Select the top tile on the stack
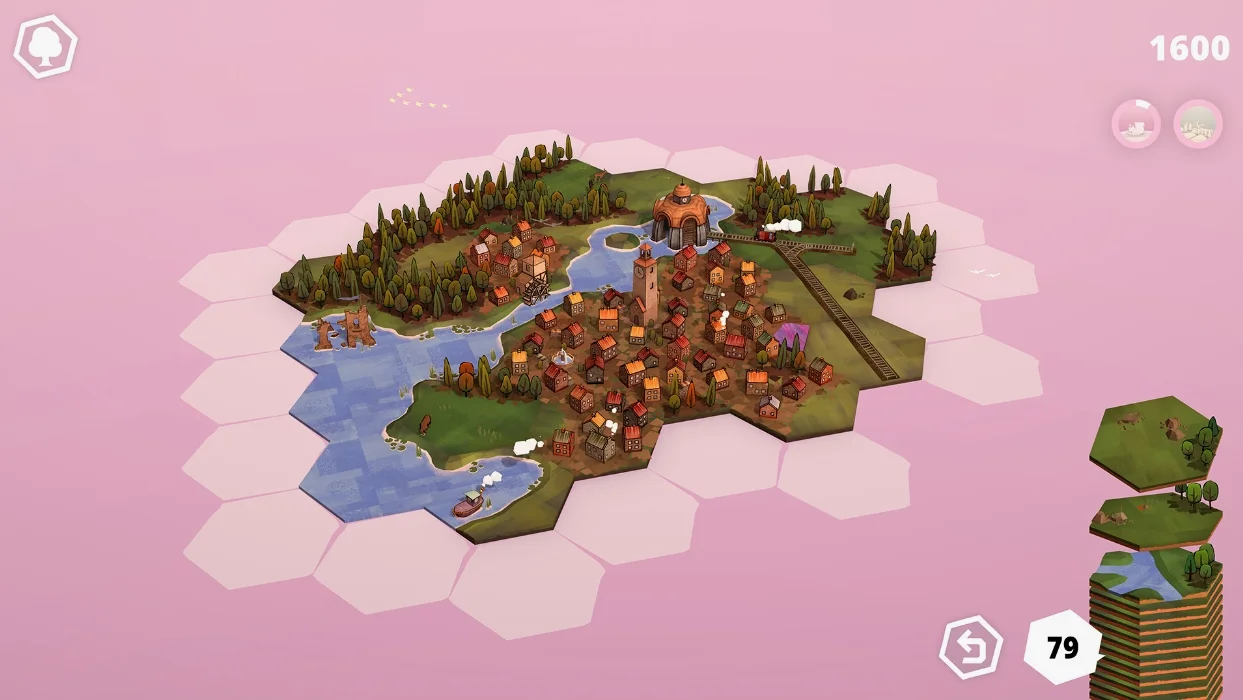Screen dimensions: 1243x700 (1155, 441)
